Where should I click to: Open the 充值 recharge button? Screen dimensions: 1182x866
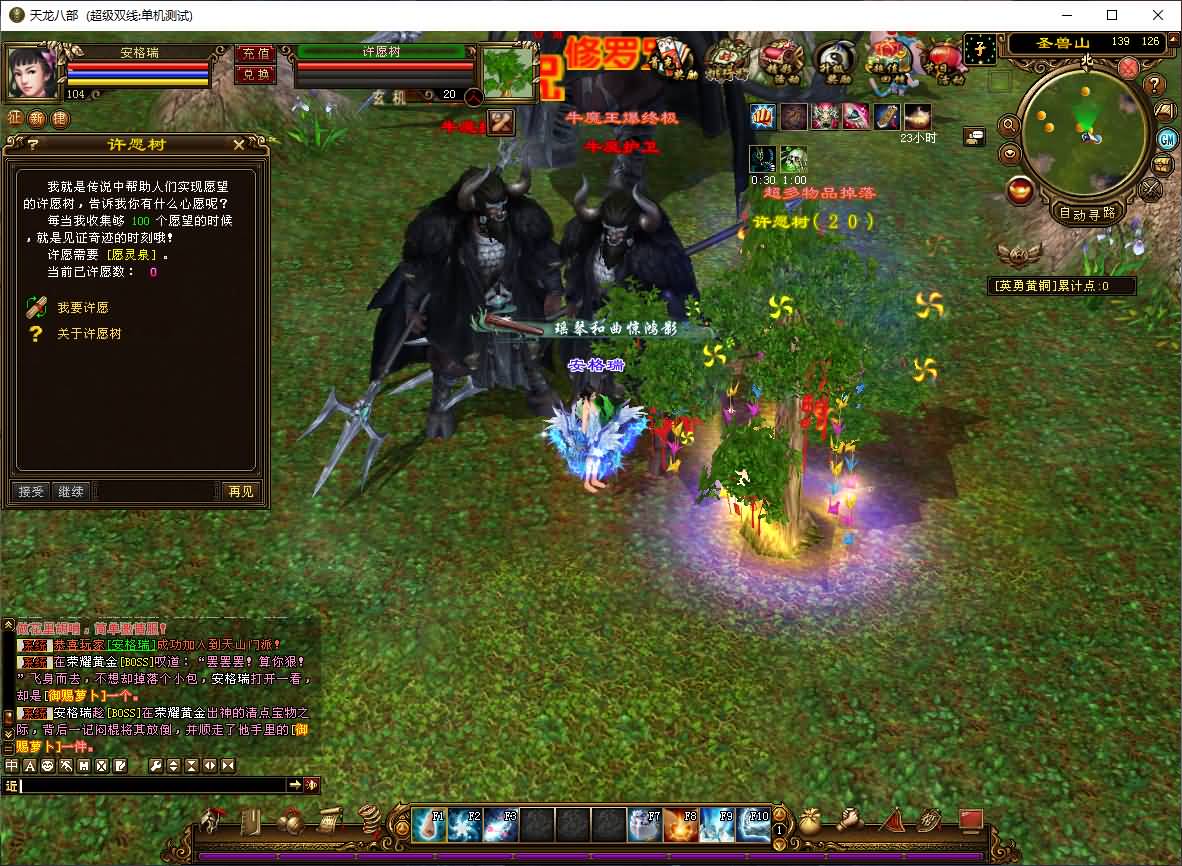(256, 54)
